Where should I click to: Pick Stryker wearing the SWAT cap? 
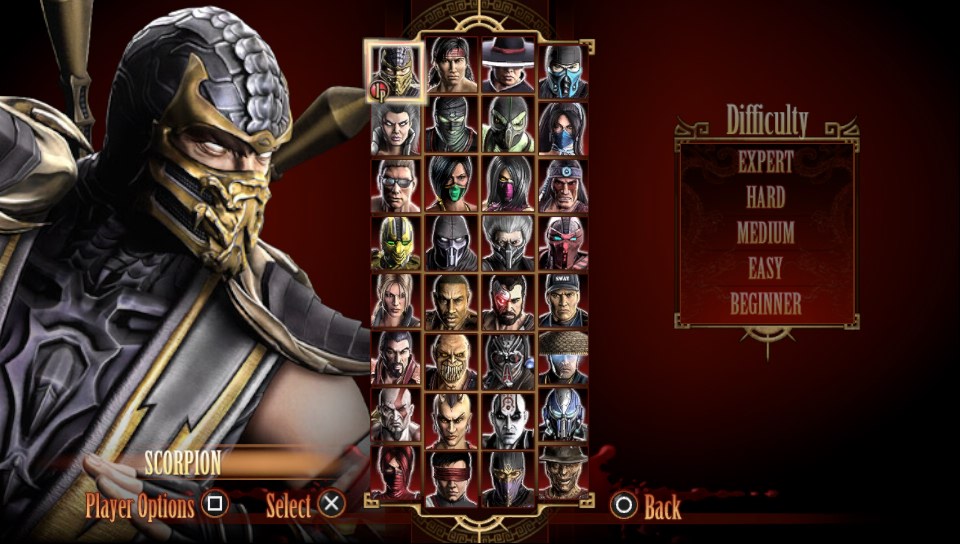[x=563, y=300]
